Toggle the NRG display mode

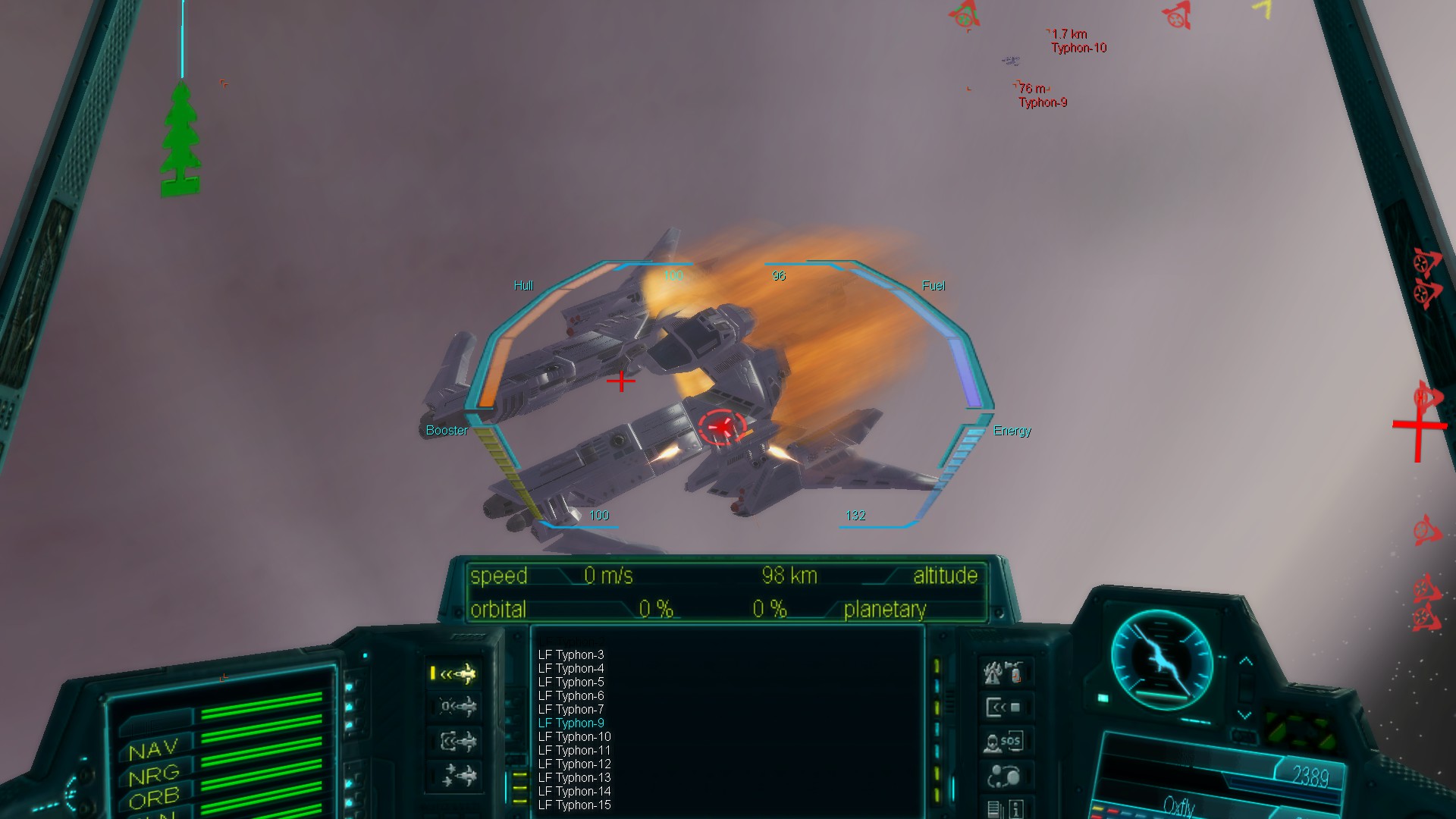152,773
